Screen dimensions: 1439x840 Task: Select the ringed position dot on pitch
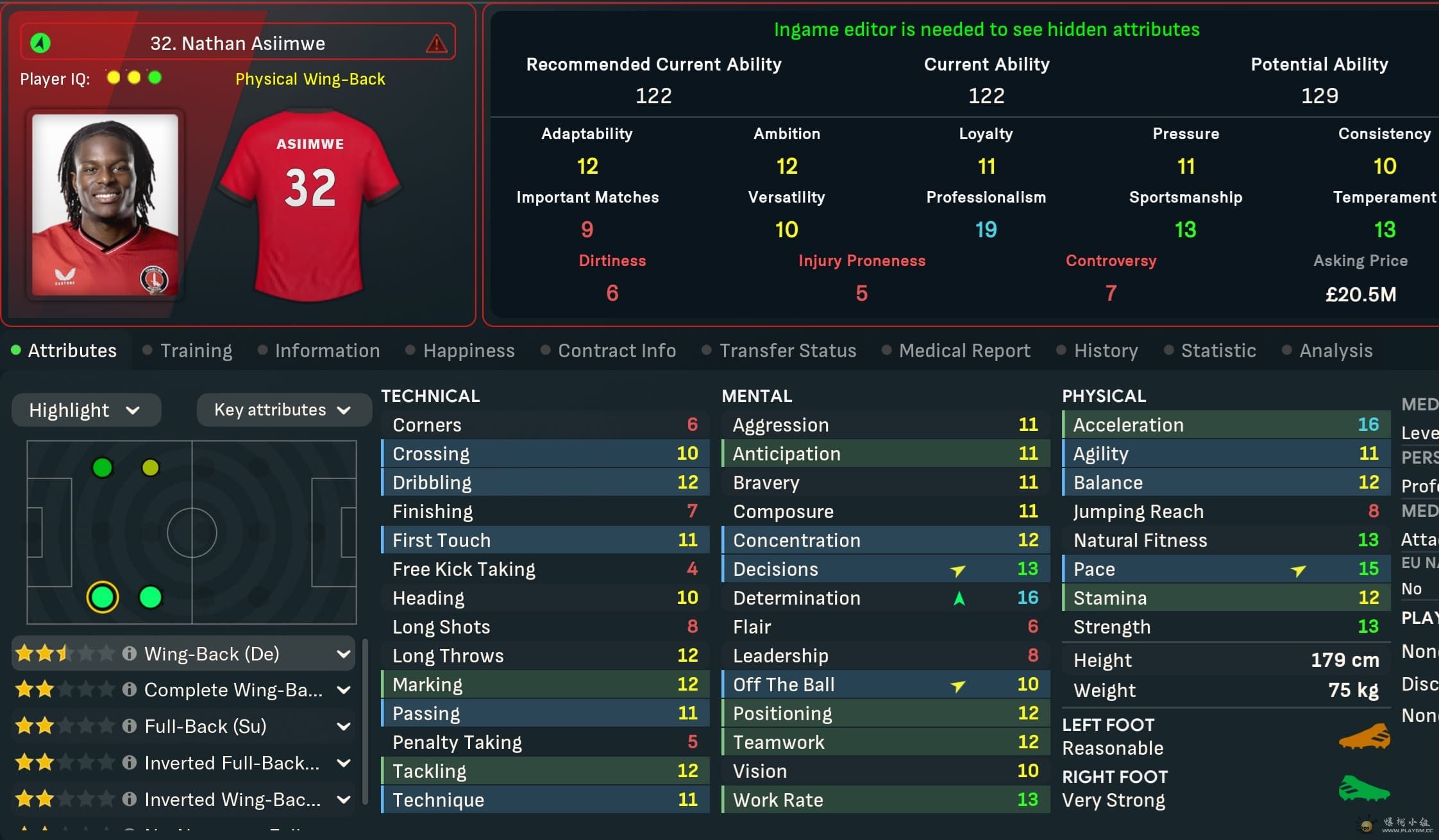pos(103,597)
